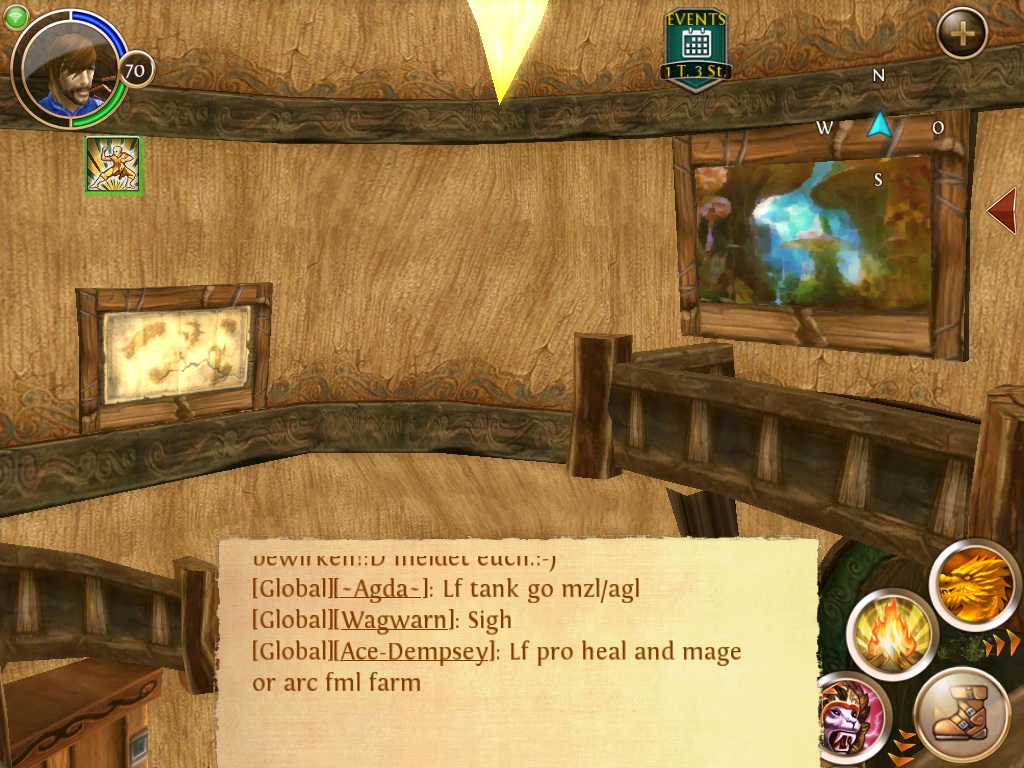Screen dimensions: 1024x768
Task: Click Ace-Dempsey's name in global chat
Action: coord(416,652)
